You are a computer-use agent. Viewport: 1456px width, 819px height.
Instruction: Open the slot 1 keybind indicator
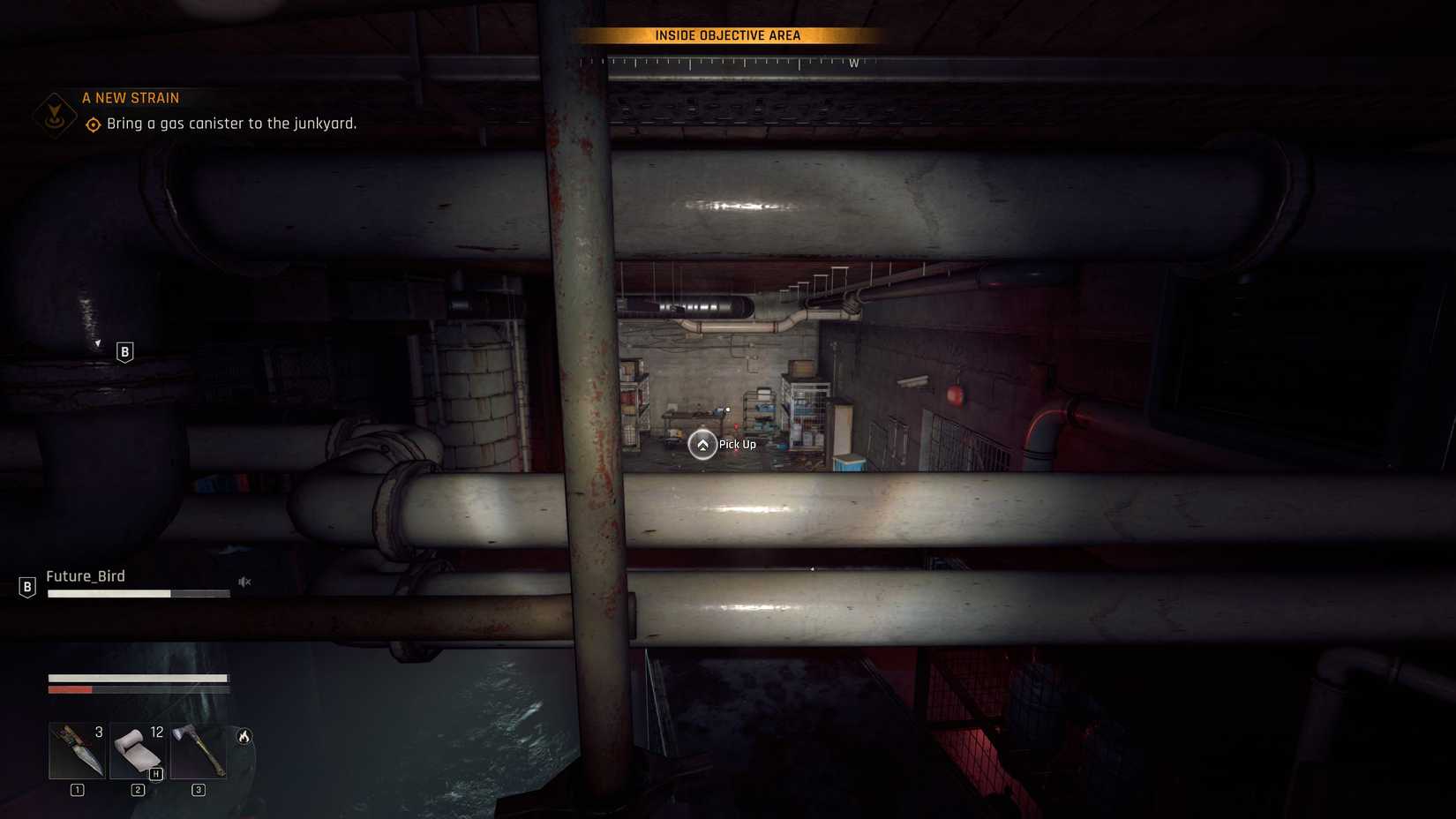[x=77, y=791]
